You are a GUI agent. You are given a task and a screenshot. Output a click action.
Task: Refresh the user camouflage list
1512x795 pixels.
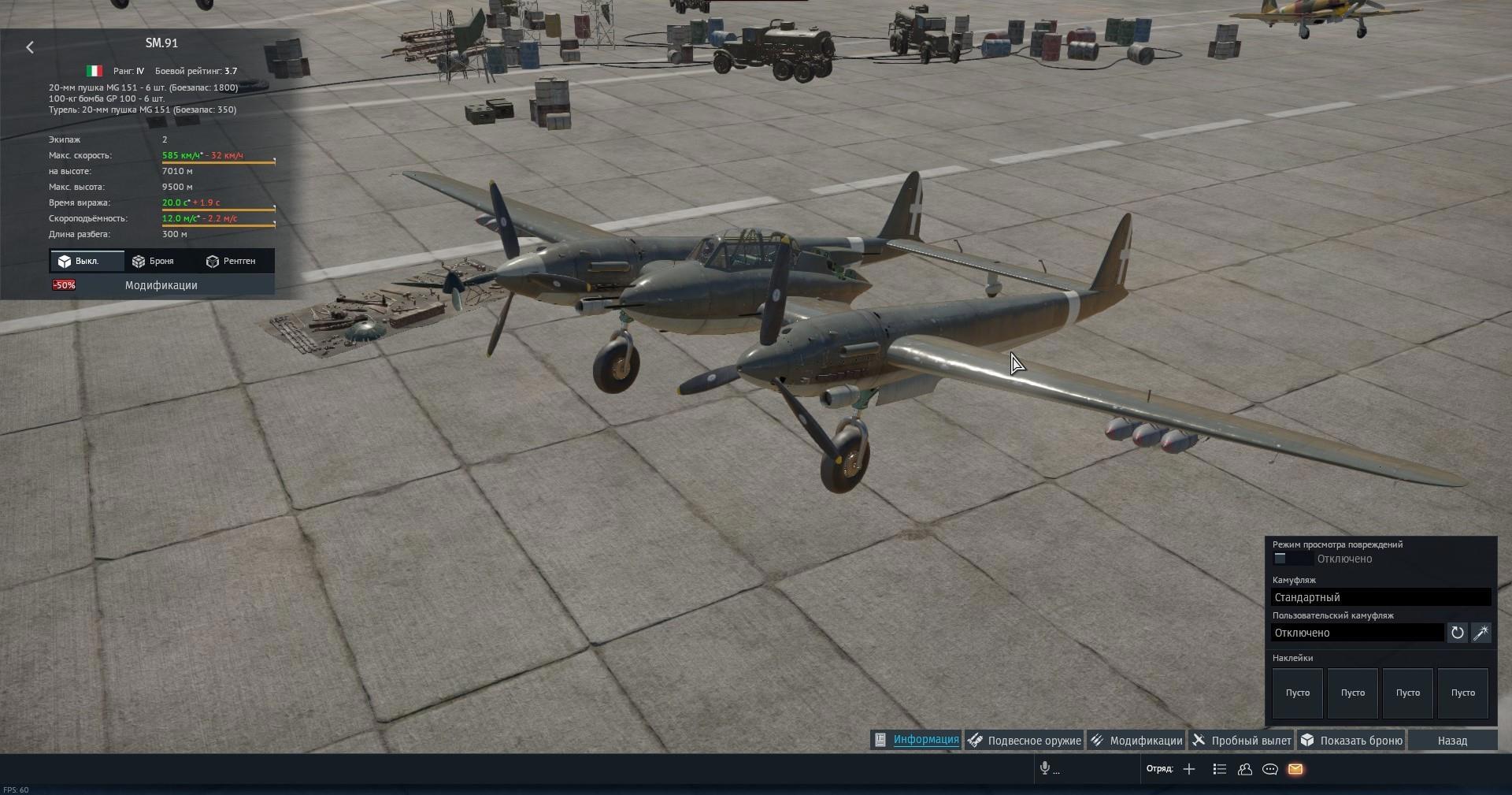[1458, 633]
